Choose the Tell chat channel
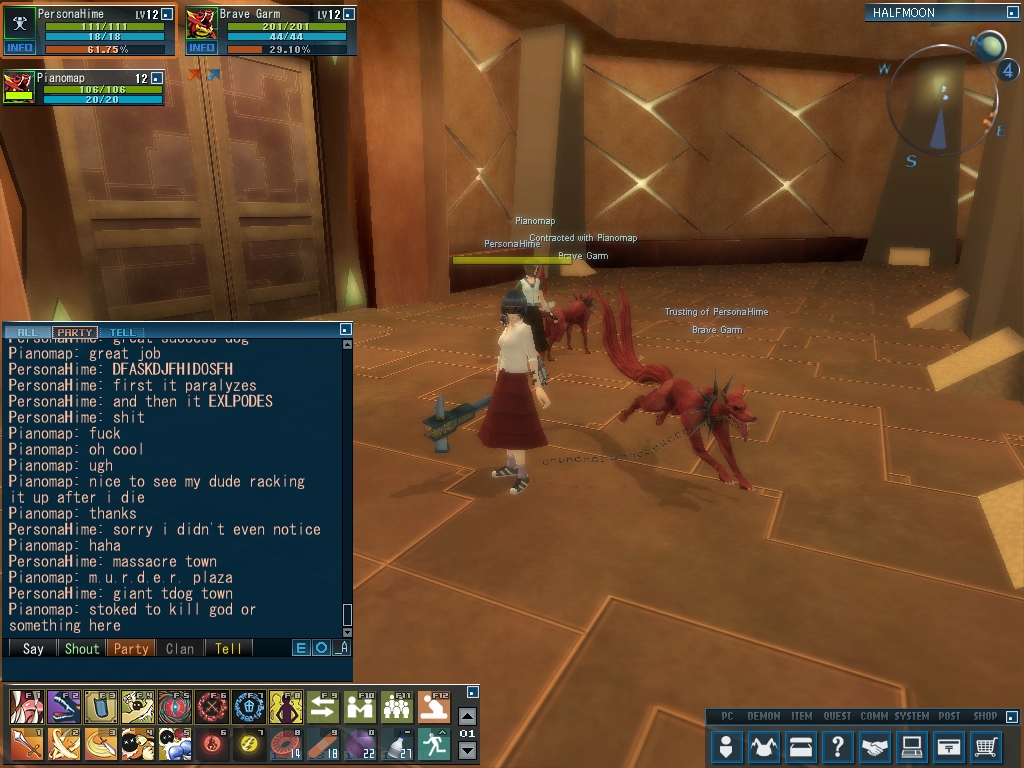Screen dimensions: 1024x768 click(228, 648)
